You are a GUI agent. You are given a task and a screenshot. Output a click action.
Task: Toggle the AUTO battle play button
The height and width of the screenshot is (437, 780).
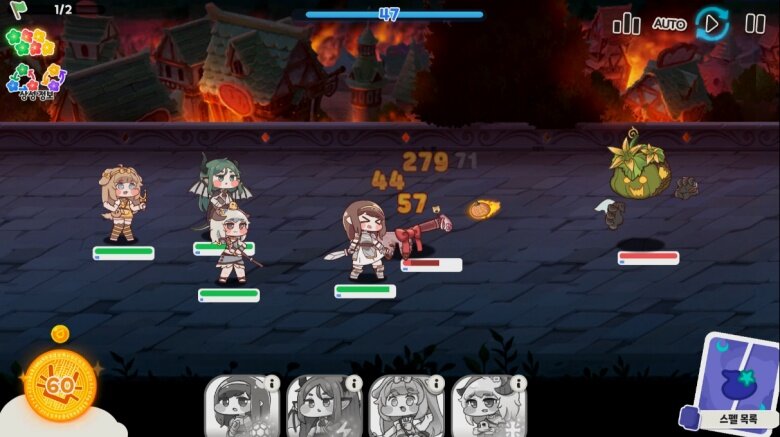[x=712, y=23]
